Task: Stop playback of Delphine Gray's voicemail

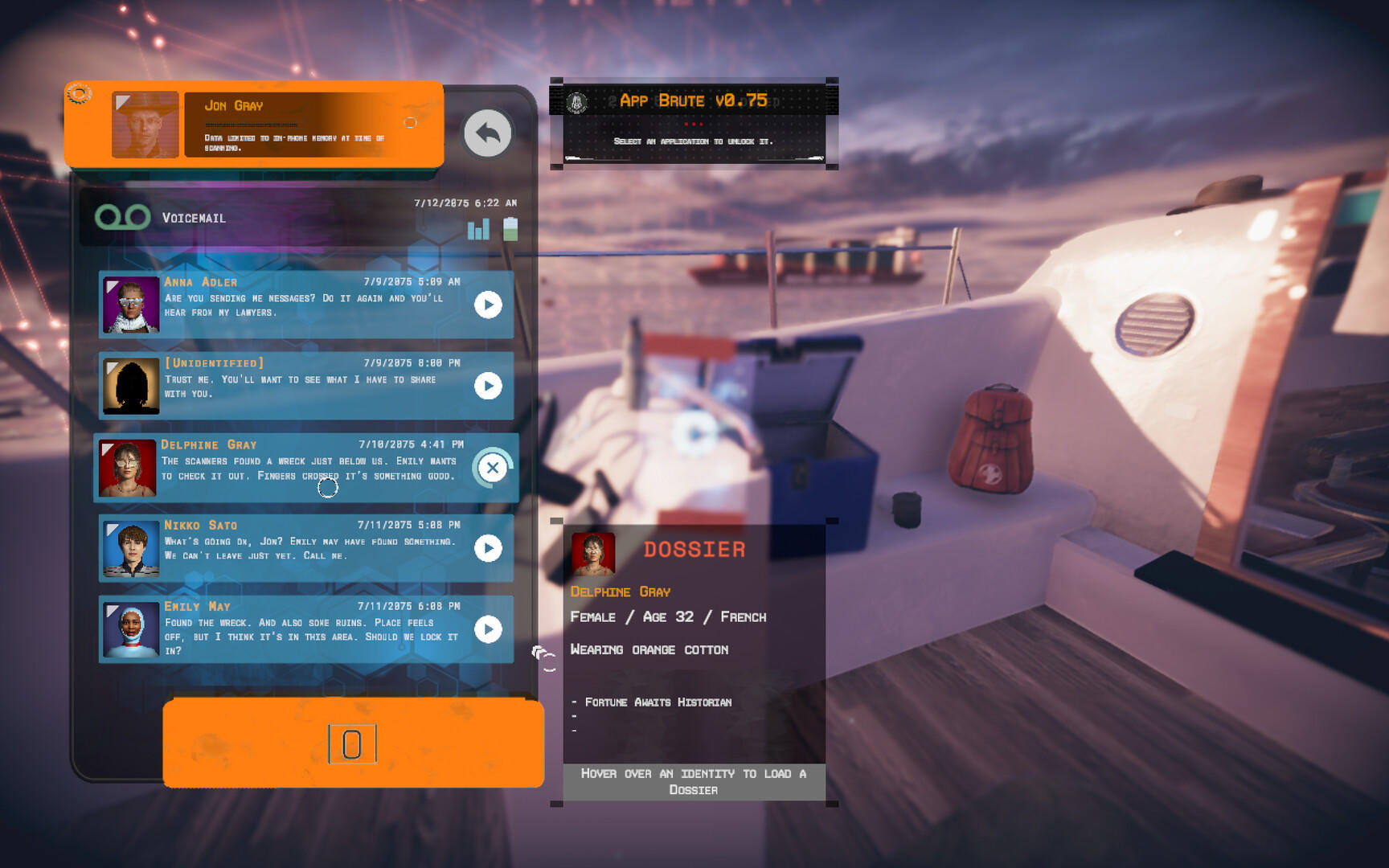Action: pyautogui.click(x=494, y=467)
